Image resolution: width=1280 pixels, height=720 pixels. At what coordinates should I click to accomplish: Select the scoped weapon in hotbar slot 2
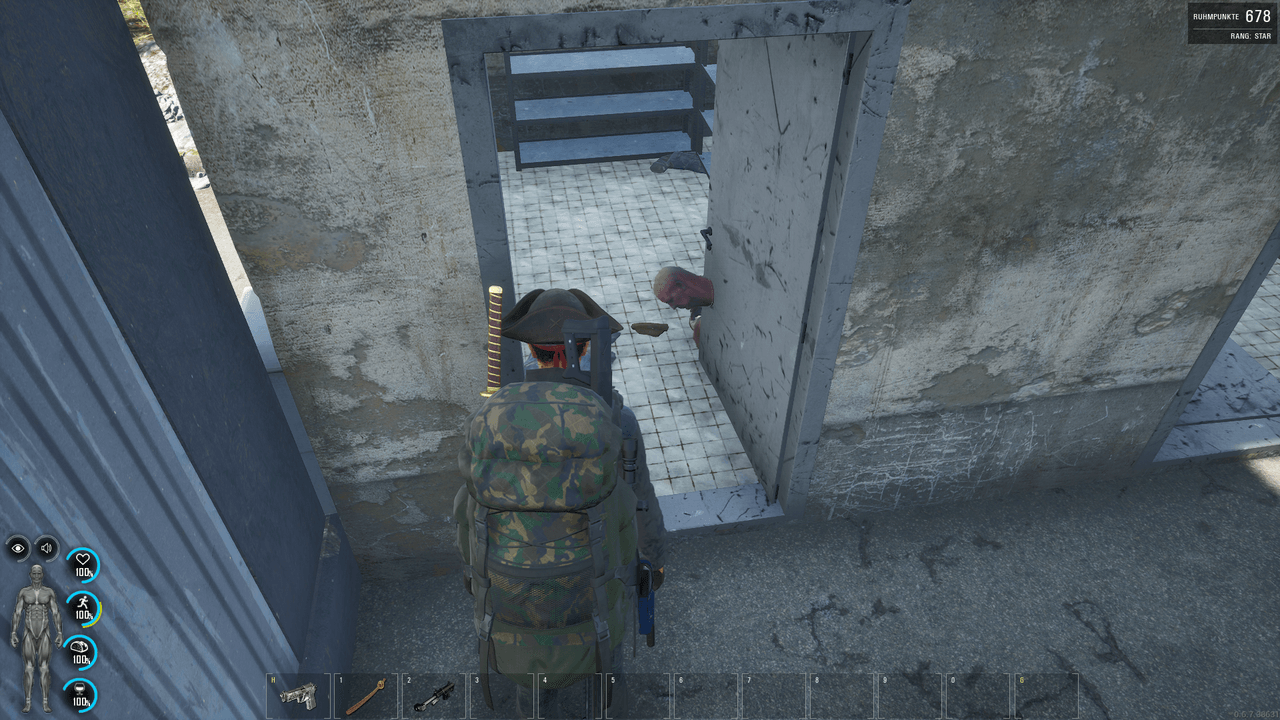point(434,694)
